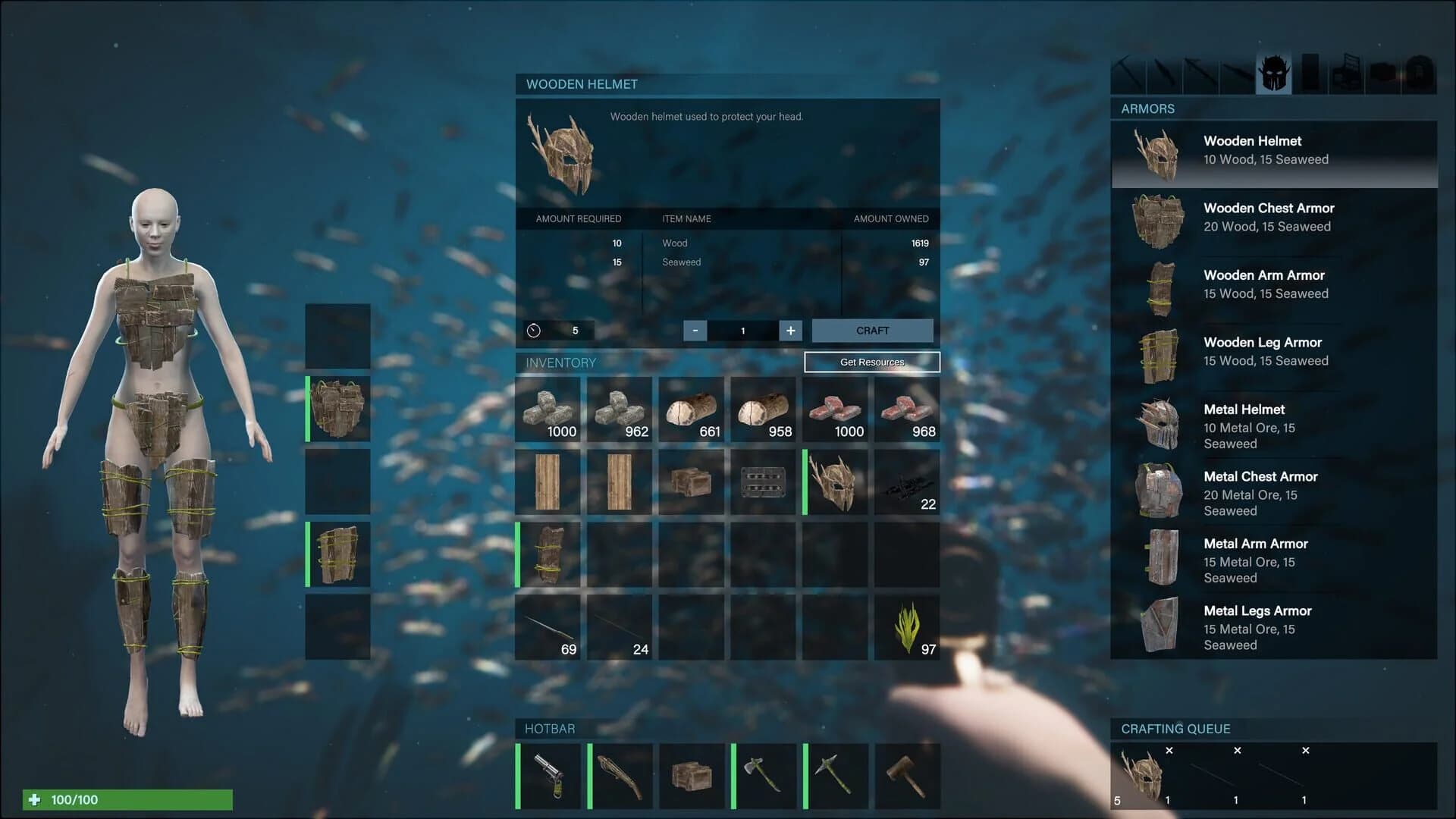The width and height of the screenshot is (1456, 819).
Task: Select the hammer in the hotbar
Action: 907,775
